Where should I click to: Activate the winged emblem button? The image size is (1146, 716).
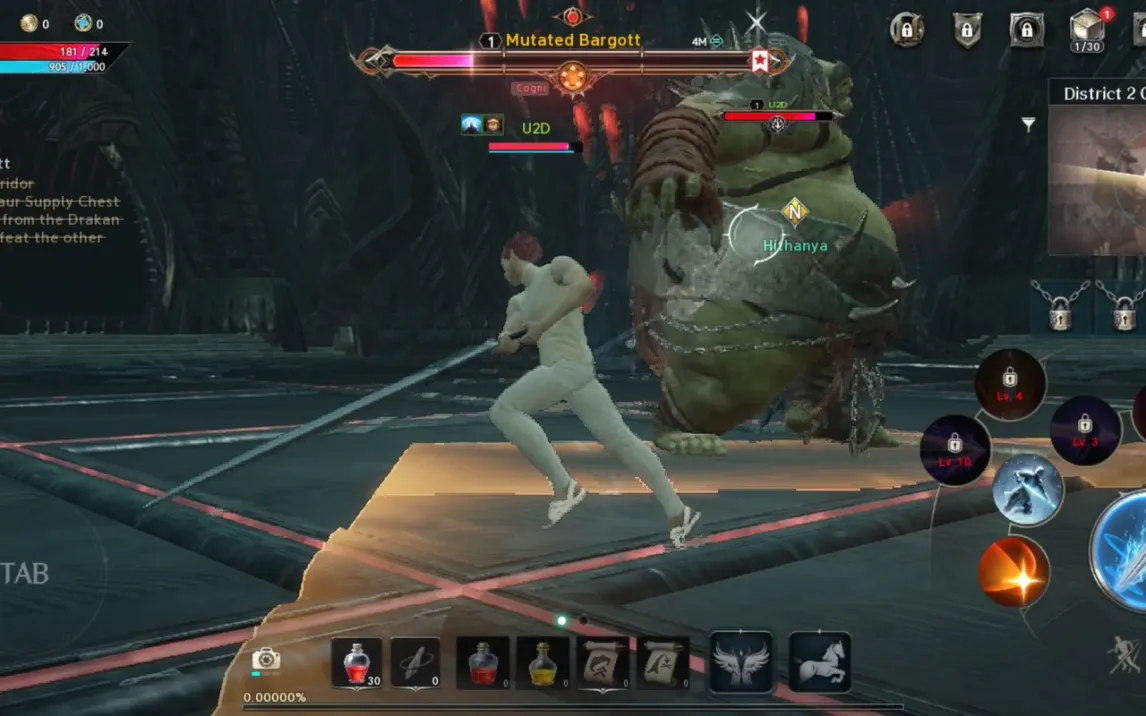[x=741, y=662]
